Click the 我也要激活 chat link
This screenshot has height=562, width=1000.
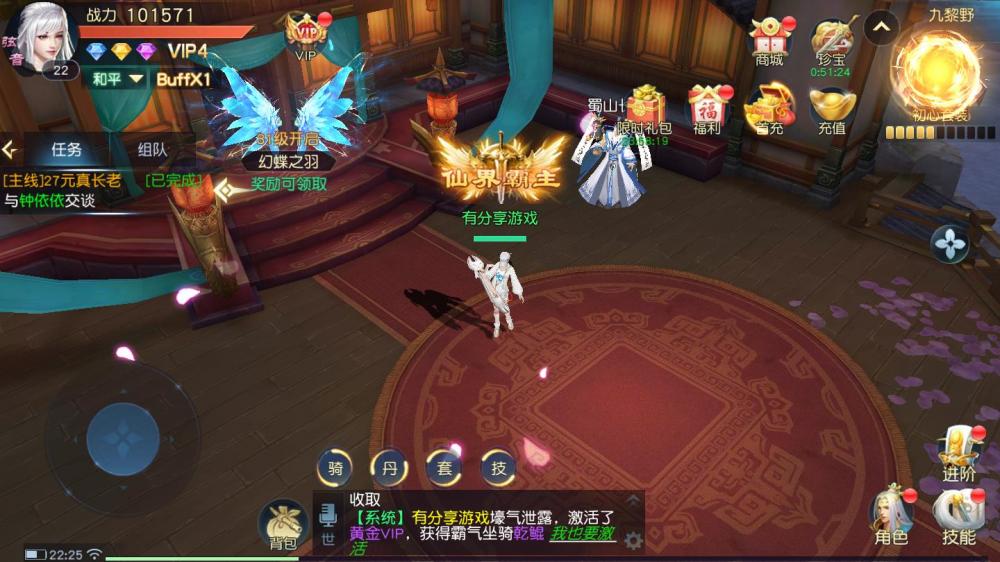click(583, 534)
